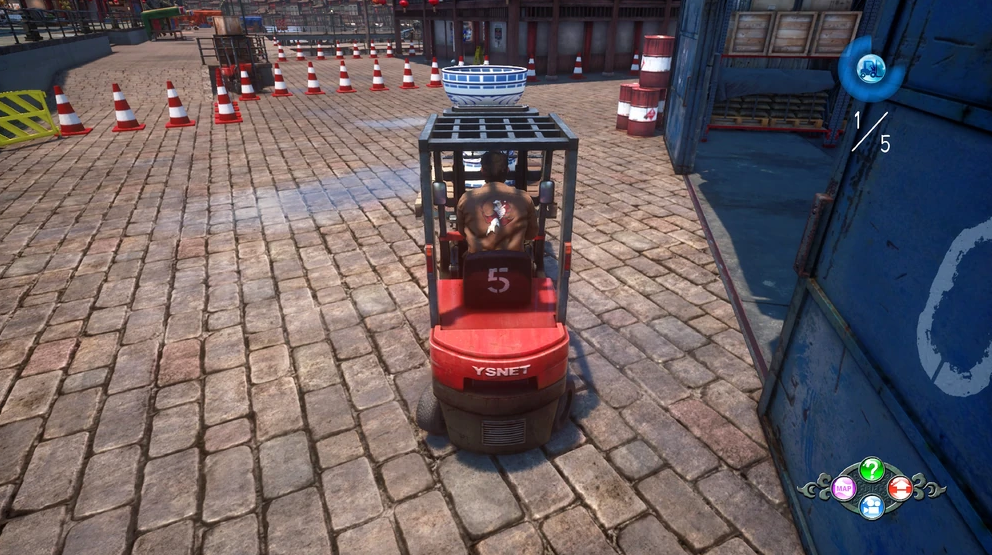Click the green question mark help icon
The height and width of the screenshot is (555, 992).
point(872,469)
